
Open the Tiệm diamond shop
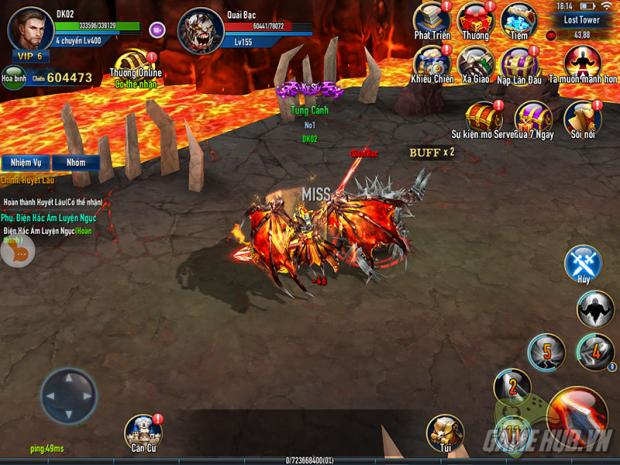coord(518,19)
